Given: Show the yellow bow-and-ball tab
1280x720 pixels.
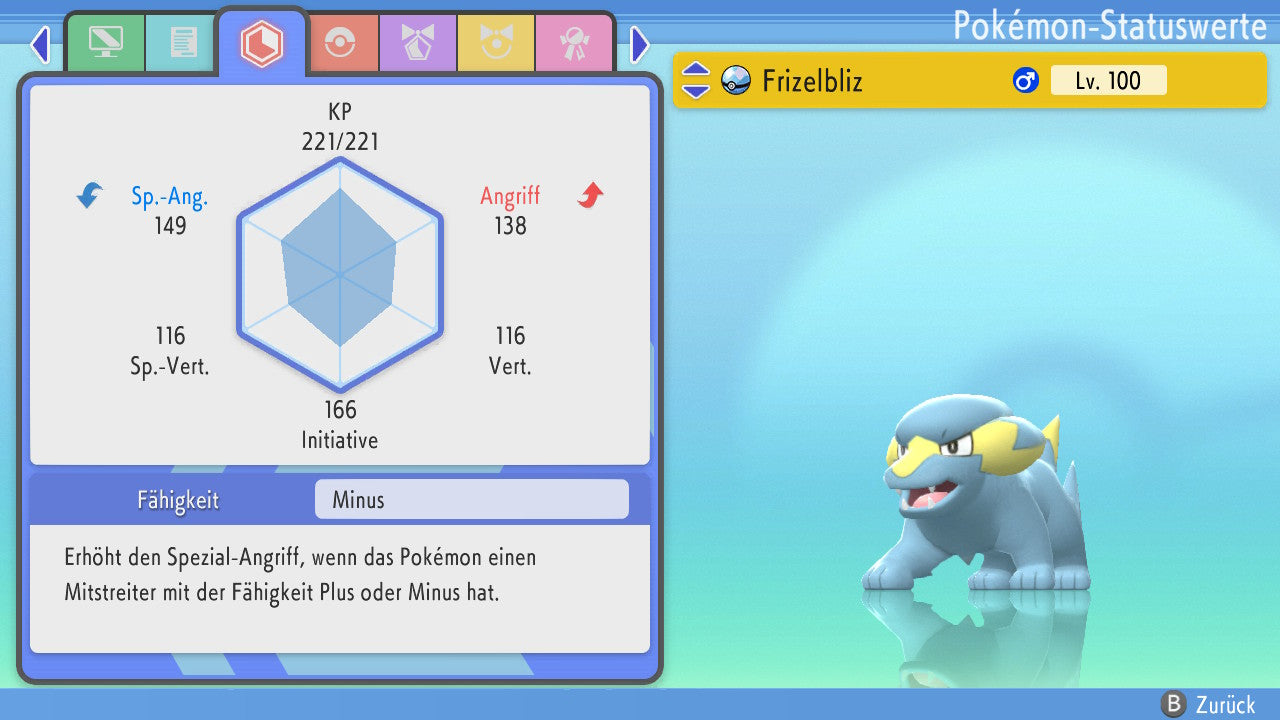Looking at the screenshot, I should 495,43.
